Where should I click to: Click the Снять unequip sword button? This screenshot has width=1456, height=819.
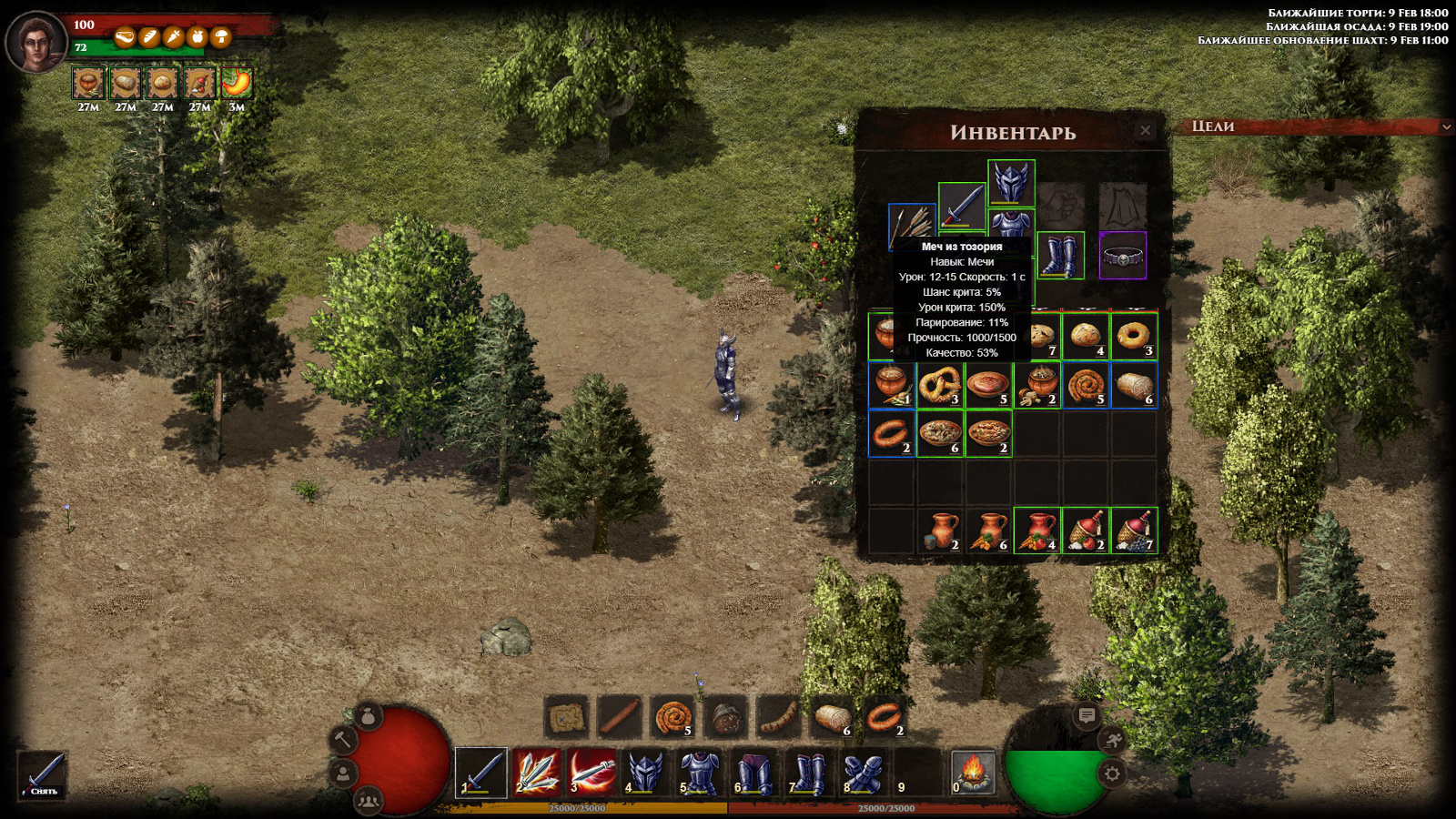pos(44,775)
